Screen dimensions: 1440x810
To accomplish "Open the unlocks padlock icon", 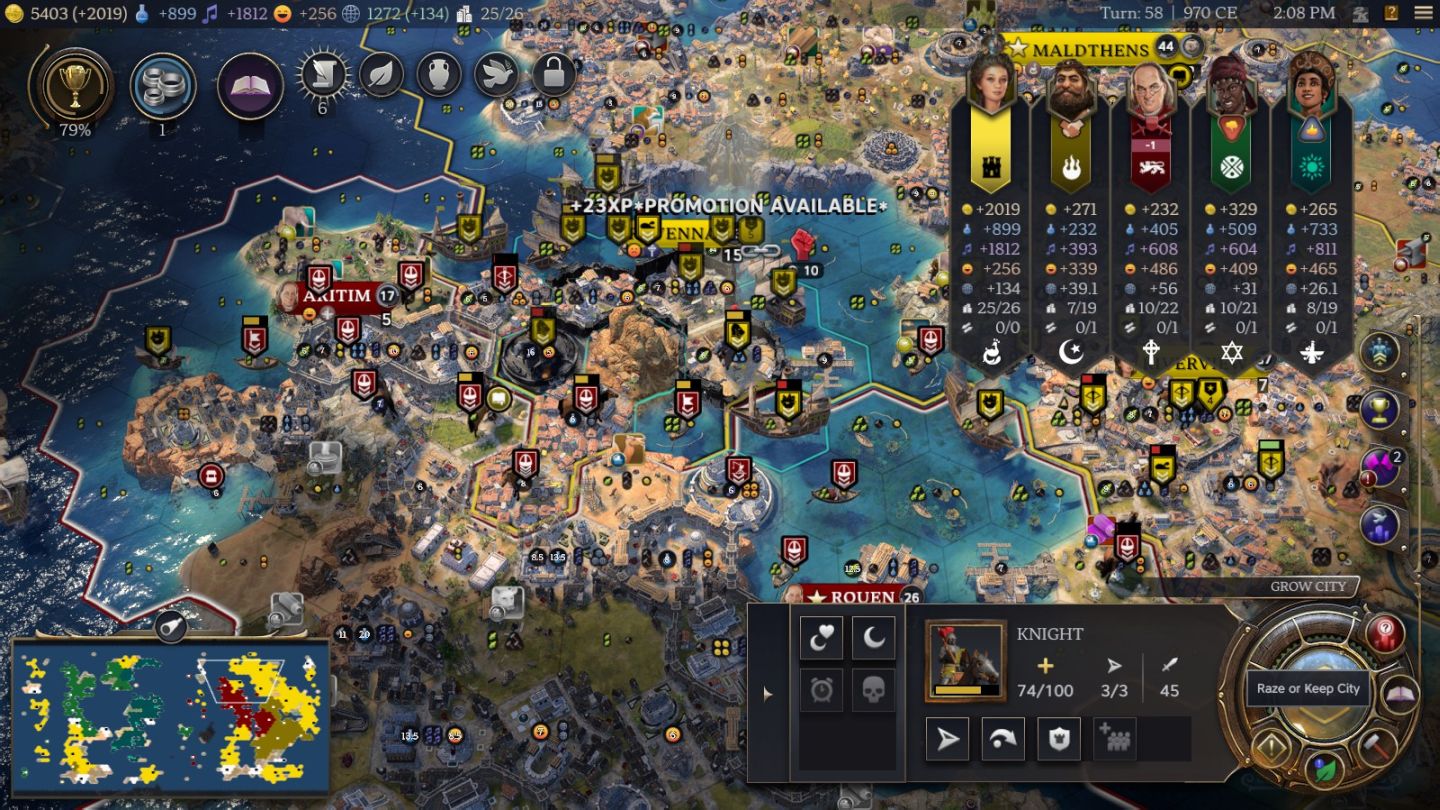I will coord(554,74).
